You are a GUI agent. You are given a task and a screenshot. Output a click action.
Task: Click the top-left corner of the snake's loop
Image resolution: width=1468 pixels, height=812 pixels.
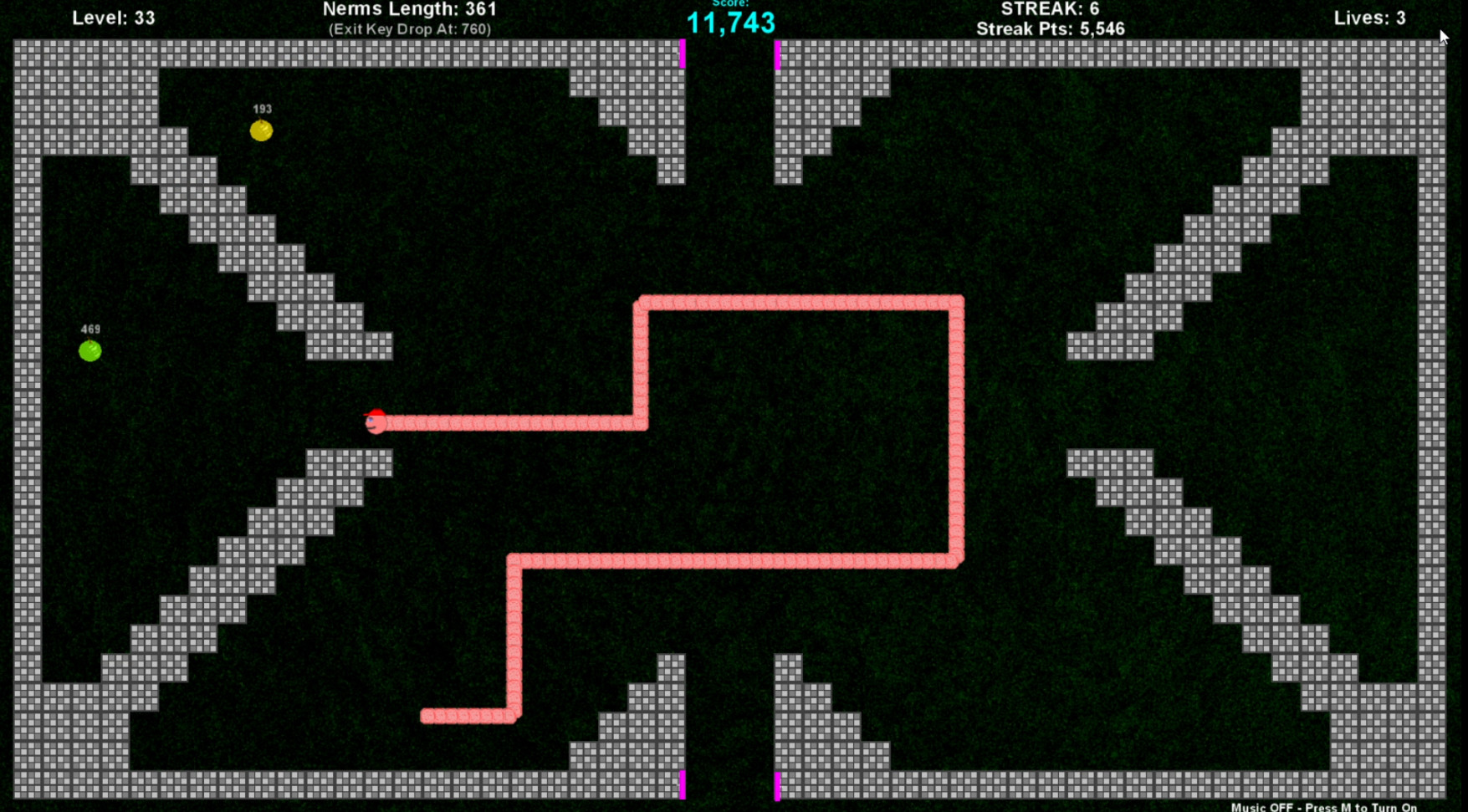pyautogui.click(x=642, y=303)
